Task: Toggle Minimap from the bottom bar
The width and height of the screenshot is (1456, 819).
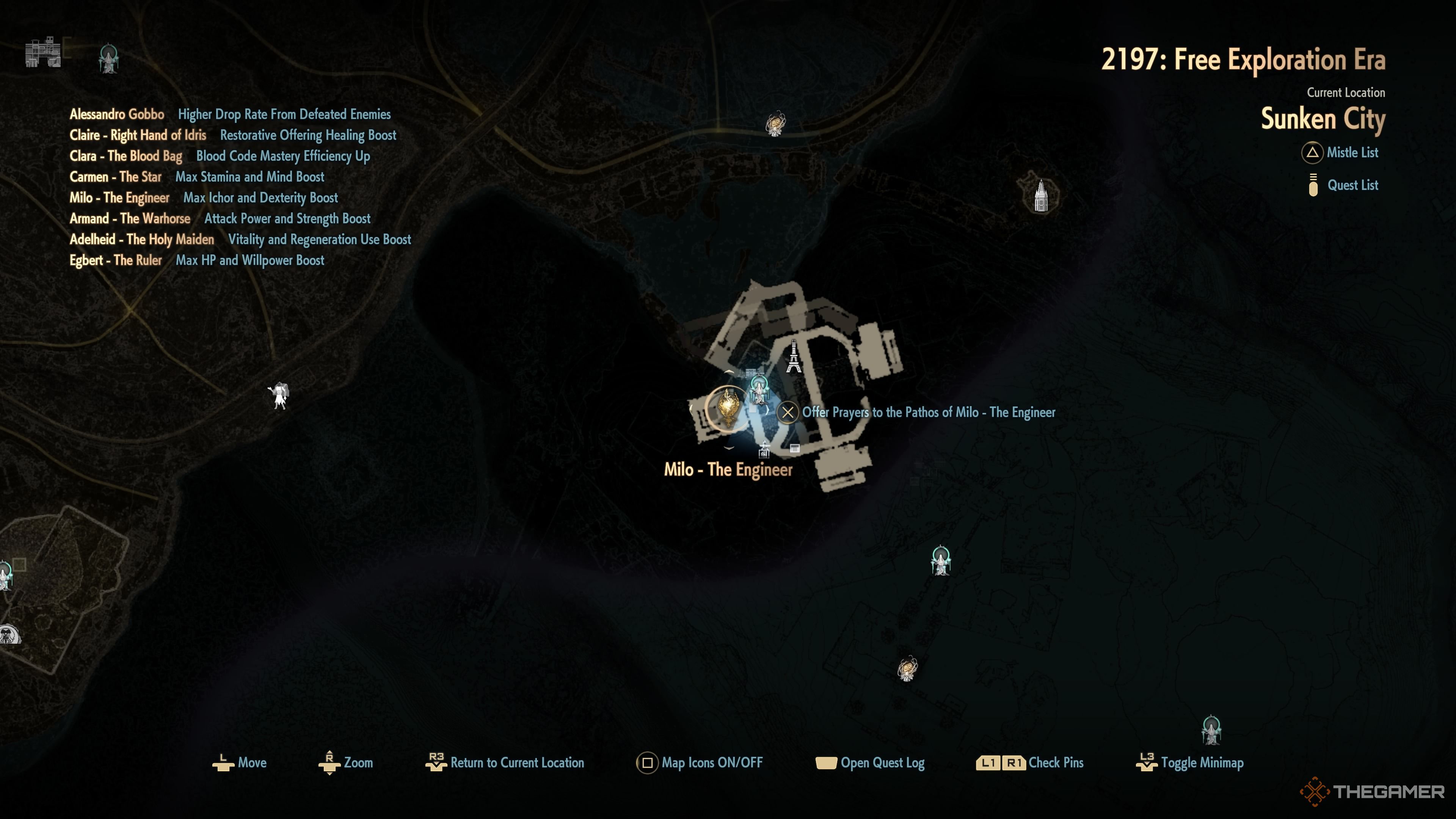Action: 1202,763
